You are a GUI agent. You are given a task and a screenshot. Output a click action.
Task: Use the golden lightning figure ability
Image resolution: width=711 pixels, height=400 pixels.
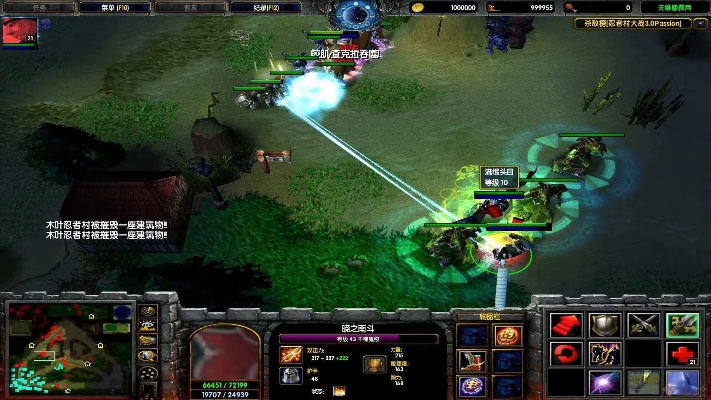(605, 354)
